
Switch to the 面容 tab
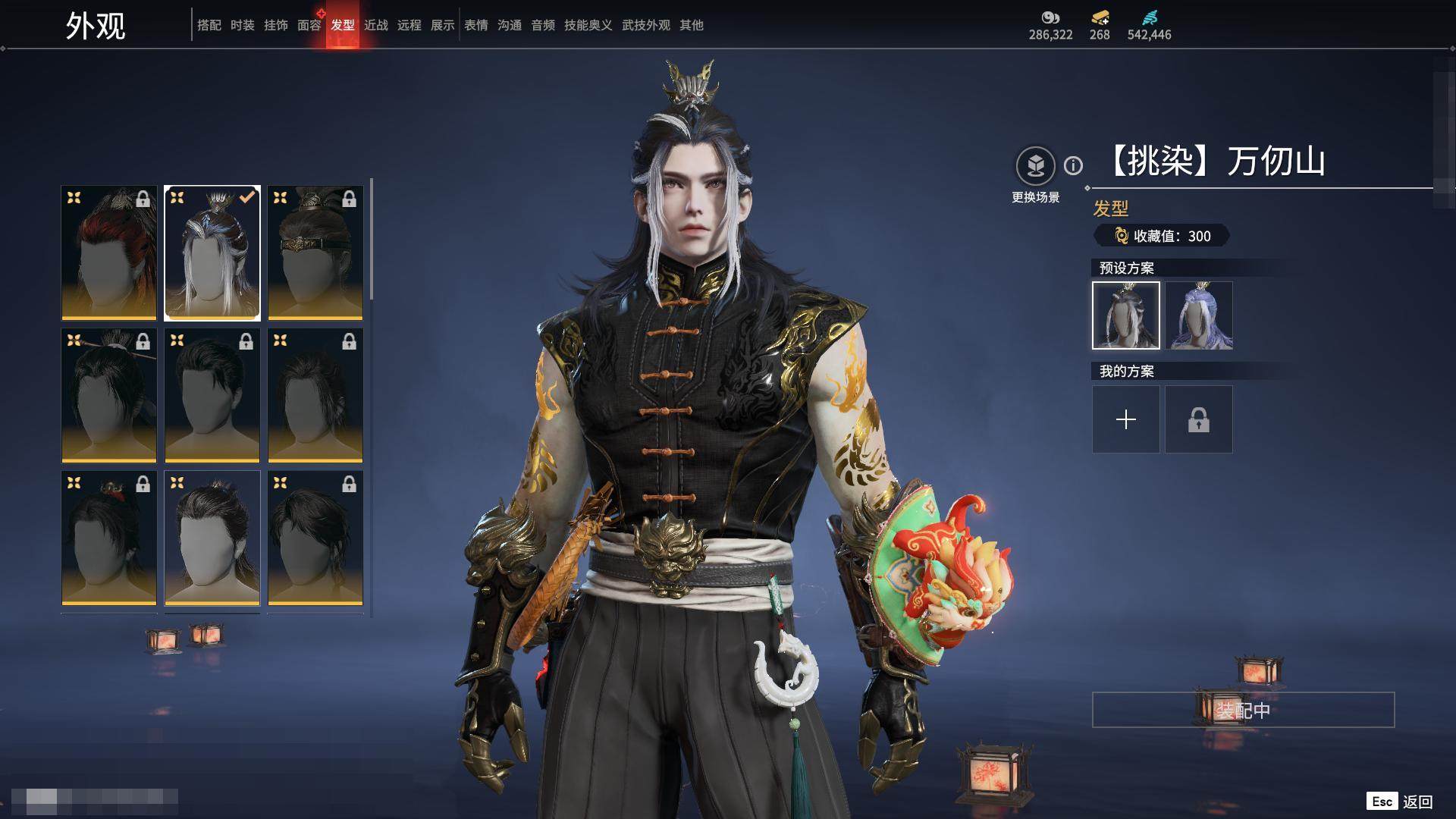(309, 25)
